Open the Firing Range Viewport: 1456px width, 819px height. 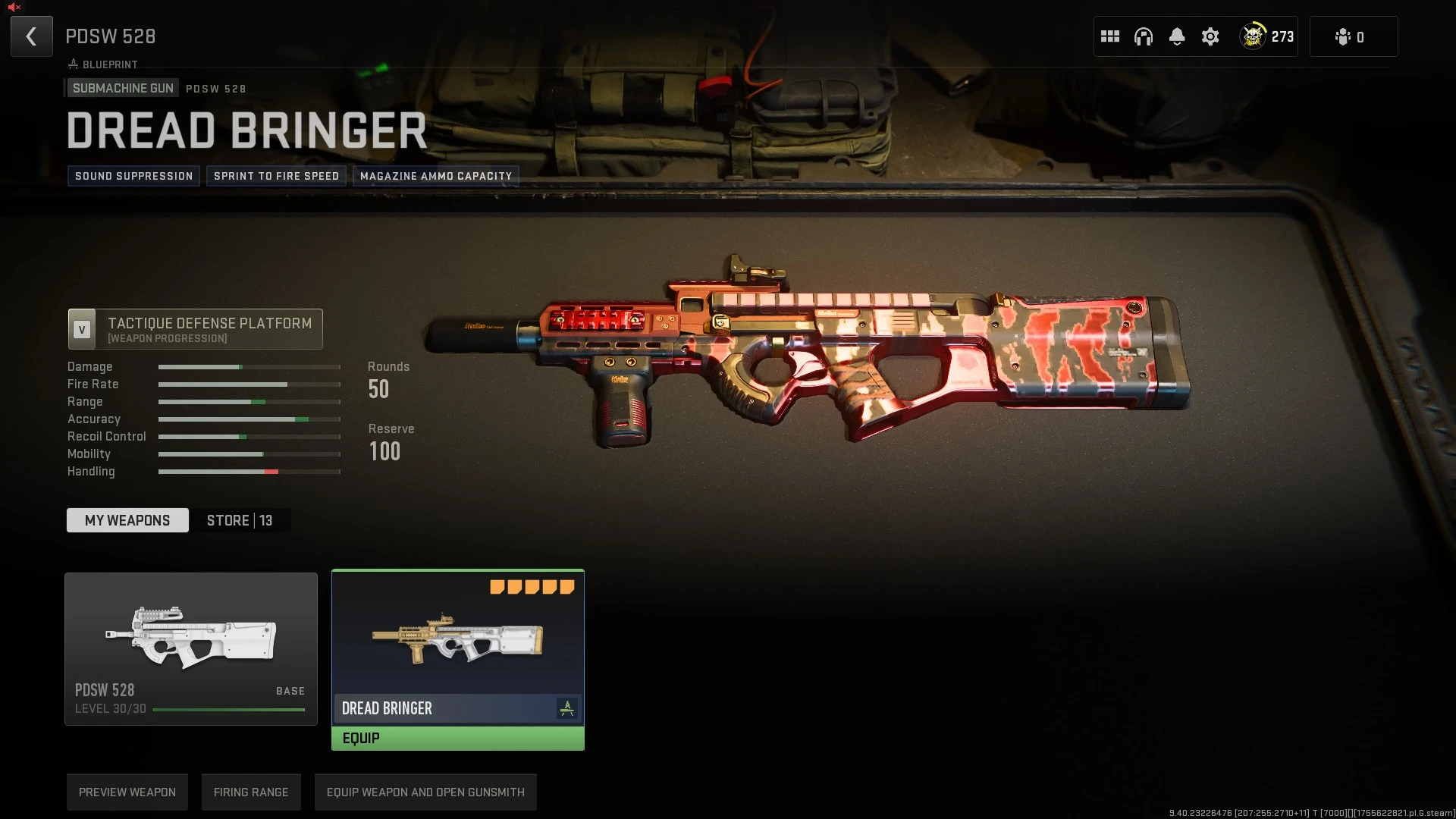click(x=251, y=792)
